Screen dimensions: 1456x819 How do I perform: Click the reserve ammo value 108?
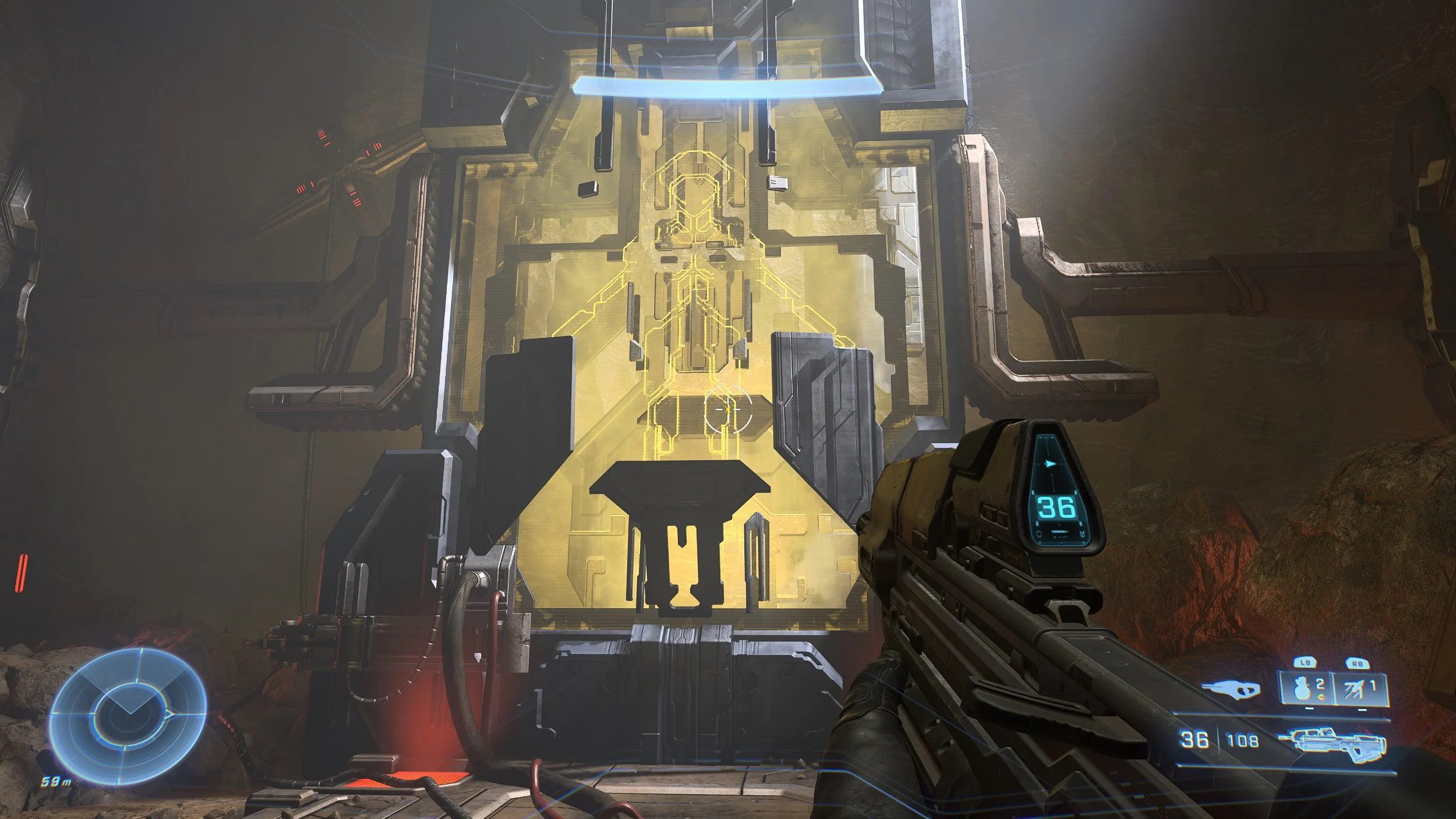click(1242, 740)
